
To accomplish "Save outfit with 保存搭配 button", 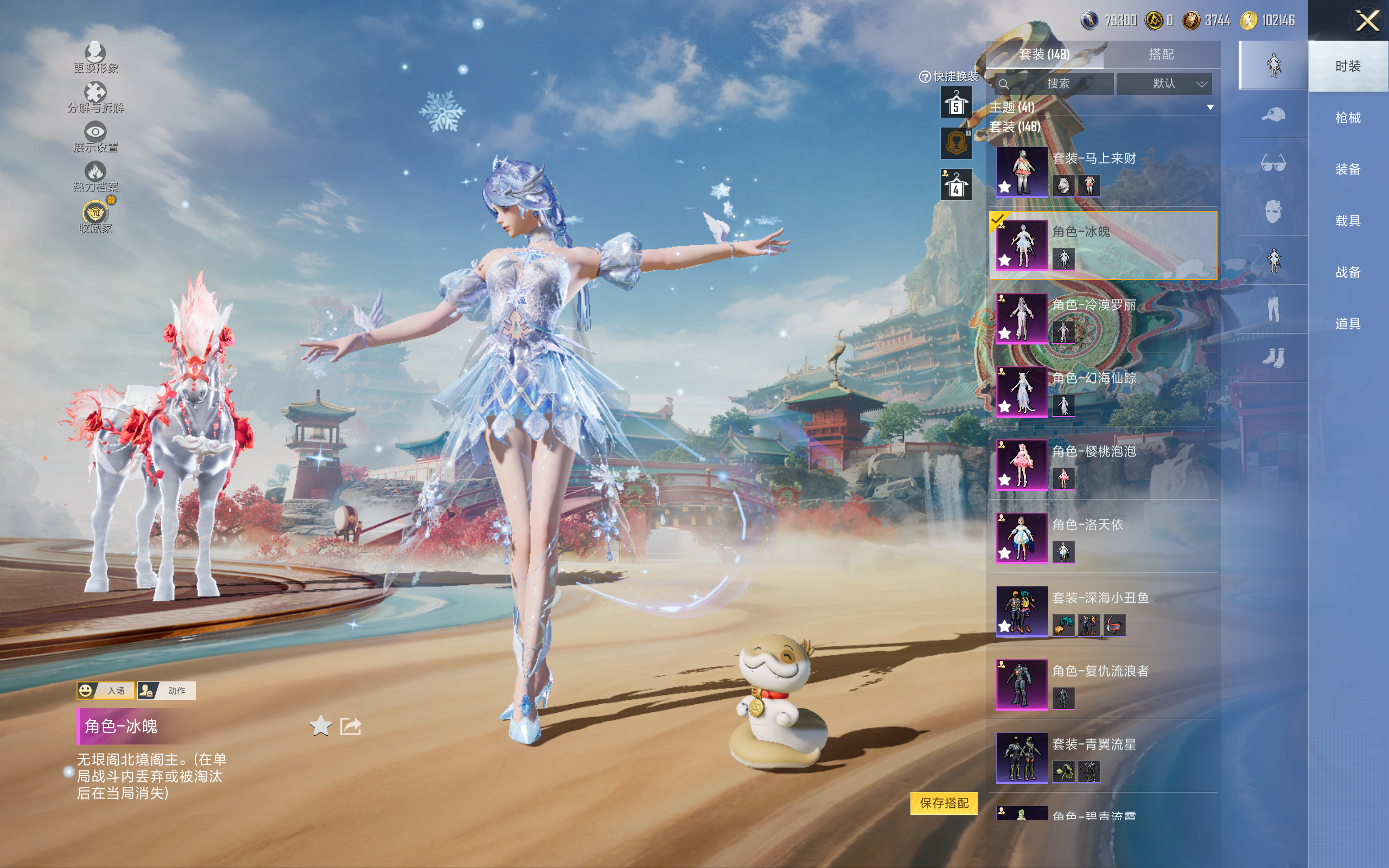I will [944, 802].
